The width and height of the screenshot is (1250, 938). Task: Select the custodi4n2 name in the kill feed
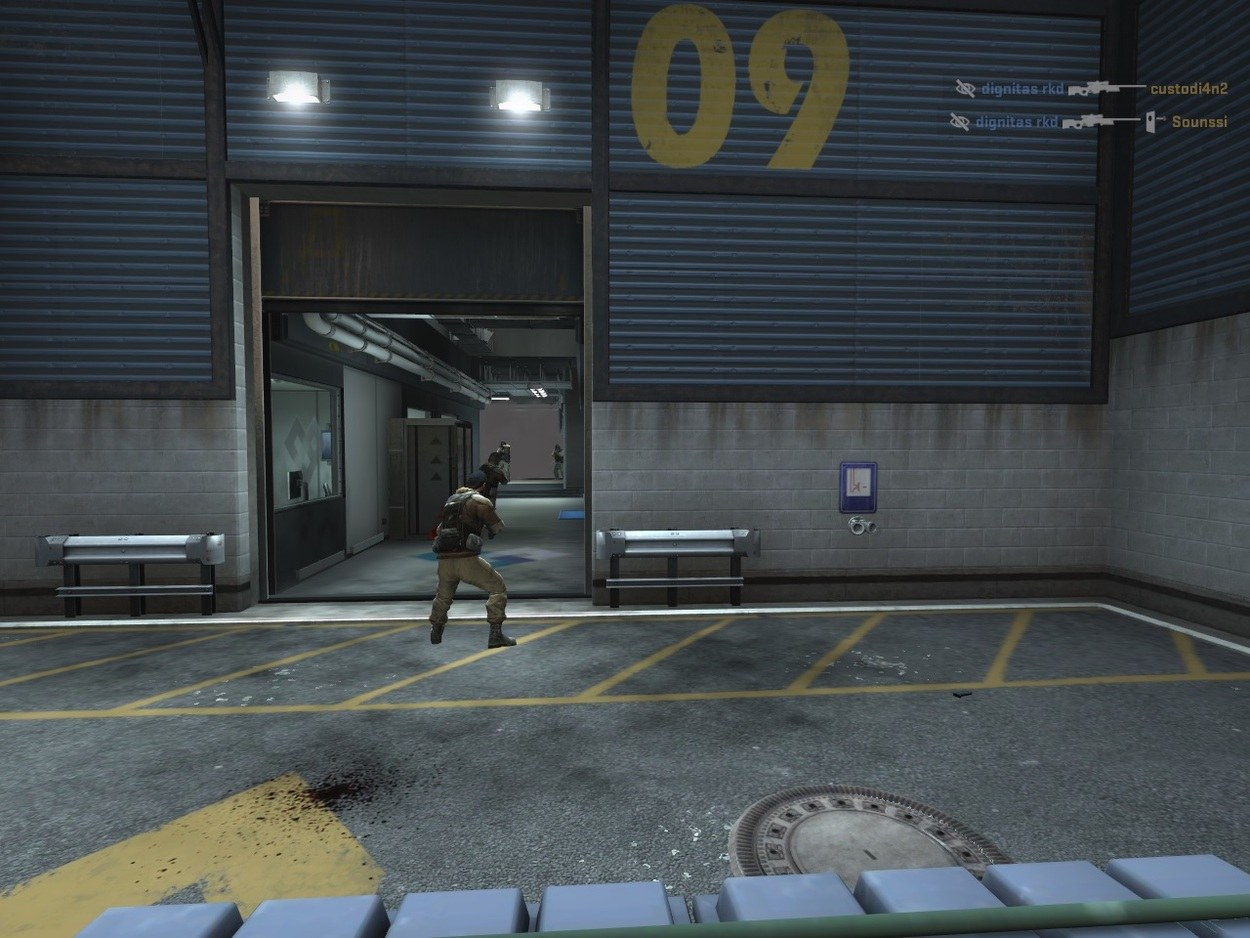click(x=1188, y=89)
